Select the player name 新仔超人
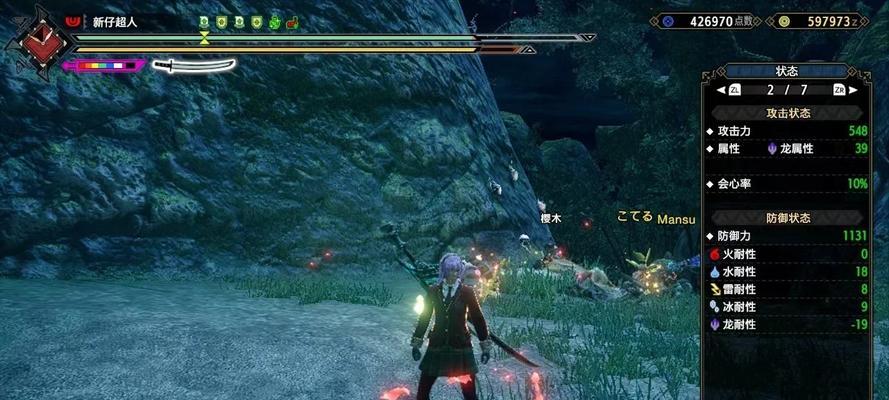Screen dimensions: 889x400 pos(114,21)
